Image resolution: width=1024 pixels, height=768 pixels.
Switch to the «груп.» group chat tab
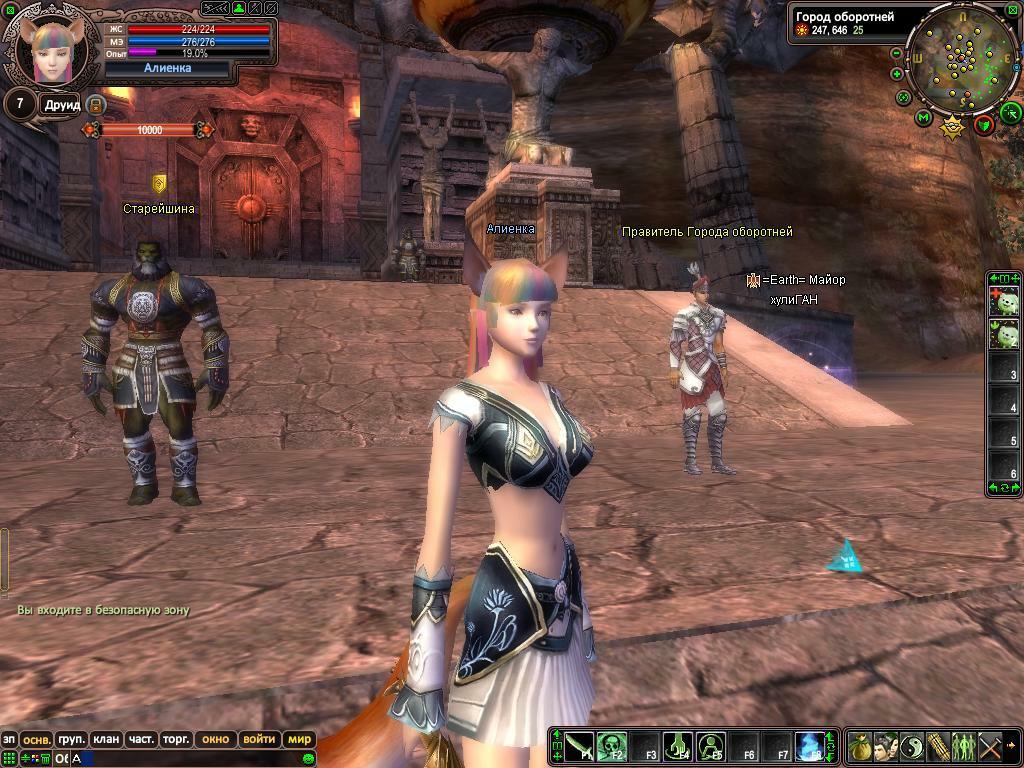click(71, 740)
